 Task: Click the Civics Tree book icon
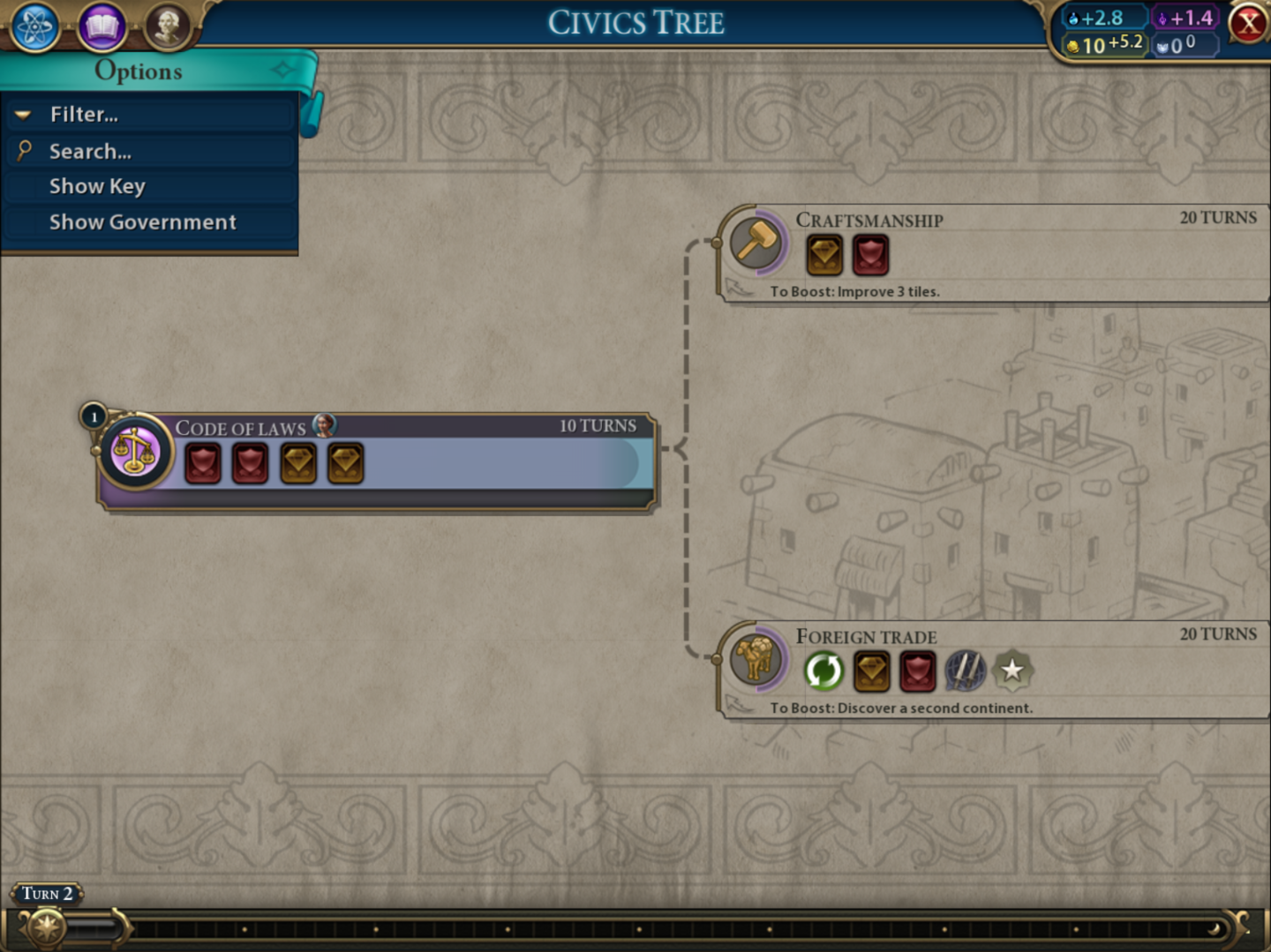tap(100, 25)
